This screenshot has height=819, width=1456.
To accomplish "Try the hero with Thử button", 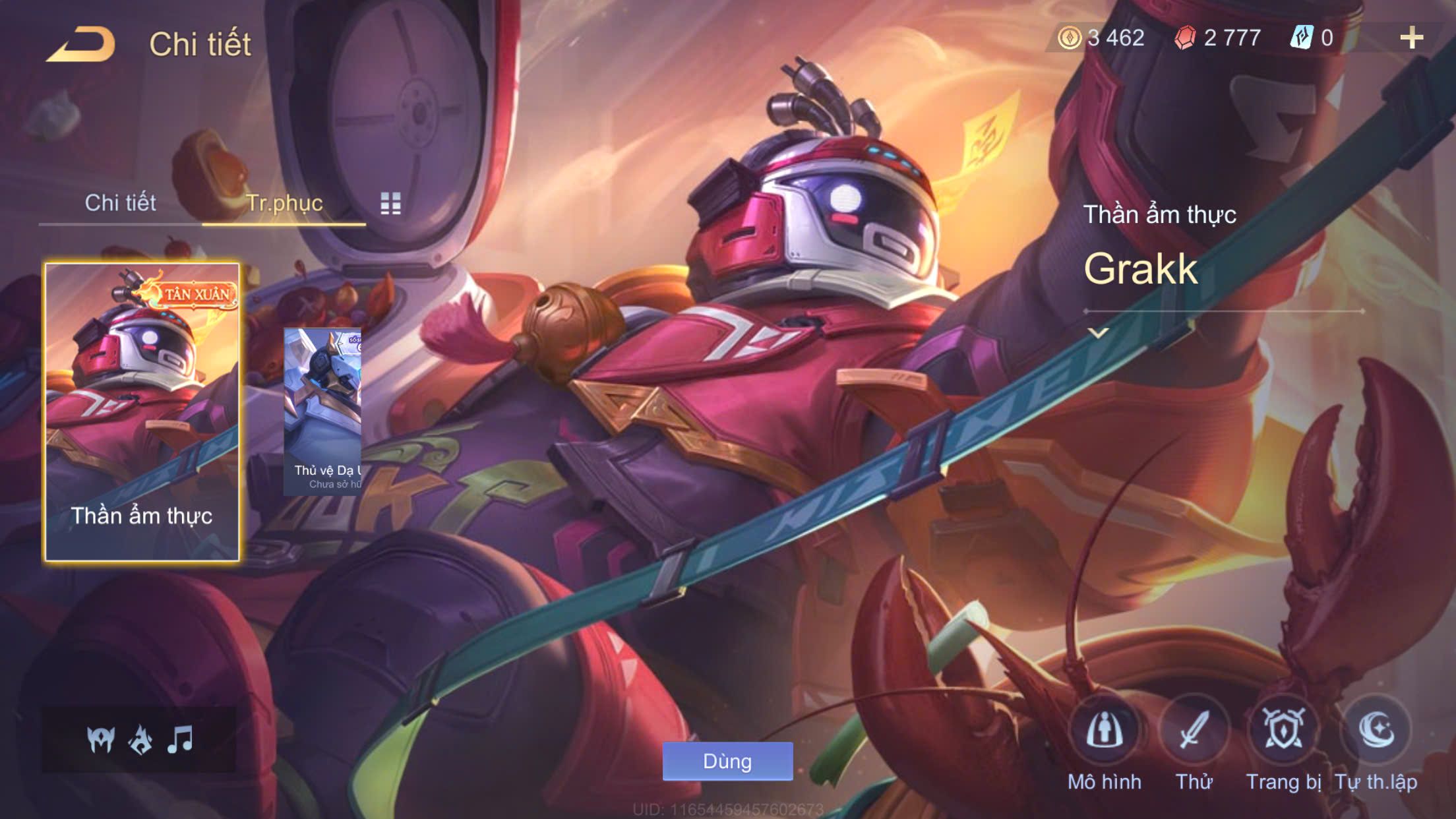I will 1194,731.
